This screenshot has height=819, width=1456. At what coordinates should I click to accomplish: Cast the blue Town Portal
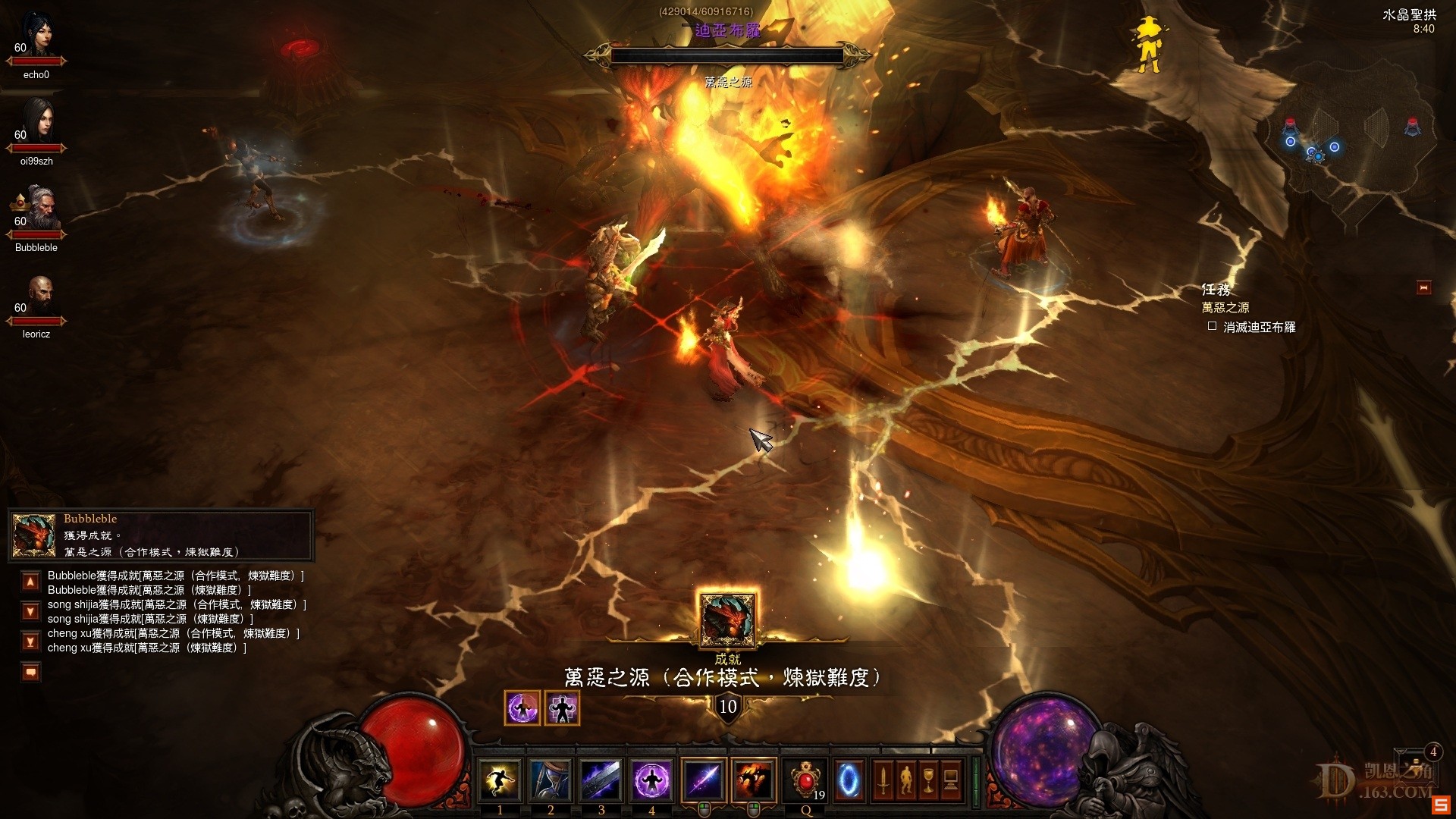click(849, 780)
